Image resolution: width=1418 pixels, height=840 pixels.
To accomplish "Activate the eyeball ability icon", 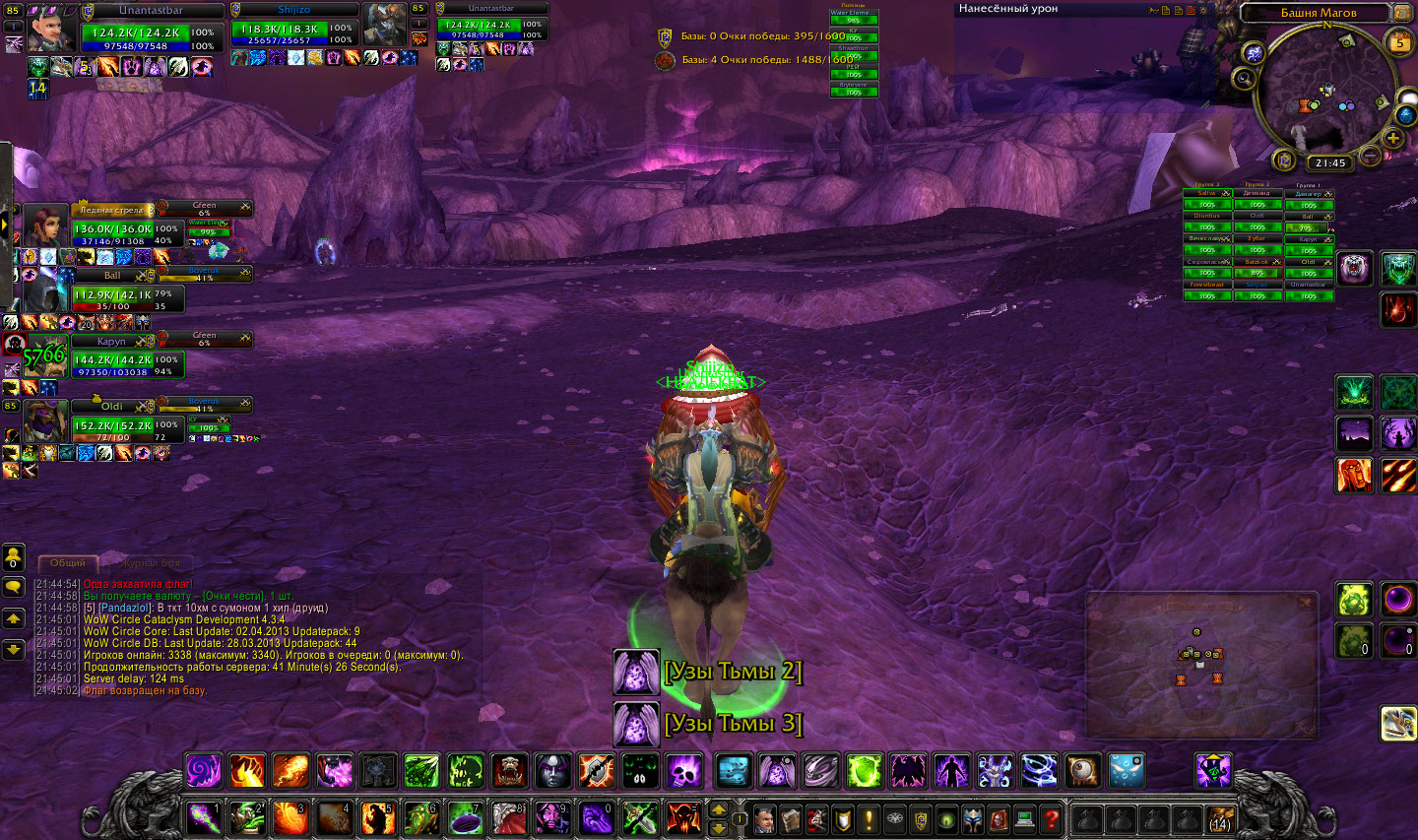I will (x=1081, y=771).
